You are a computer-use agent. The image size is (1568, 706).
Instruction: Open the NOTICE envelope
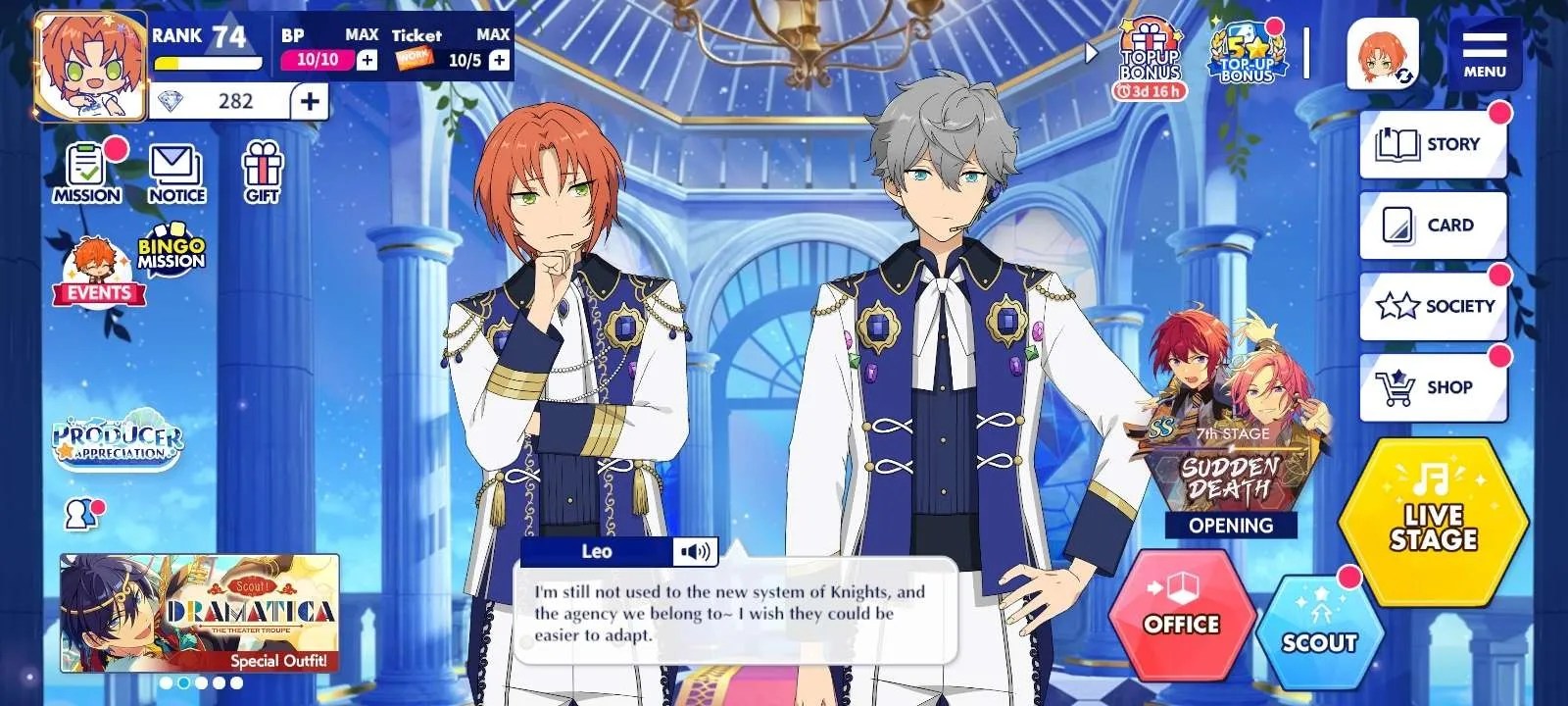(x=176, y=173)
